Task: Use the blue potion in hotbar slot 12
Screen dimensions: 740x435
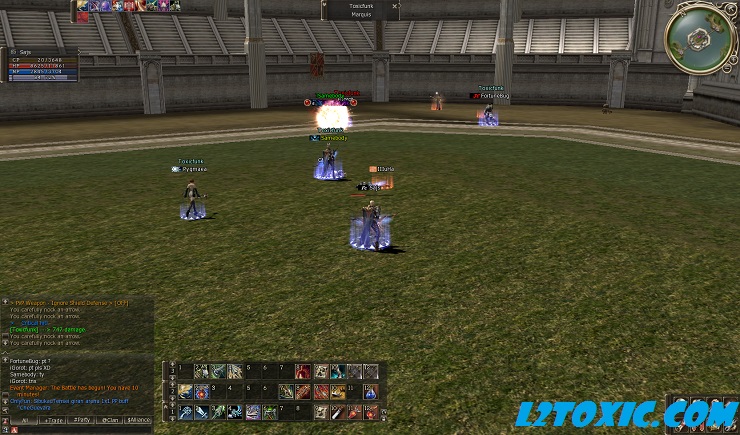Action: 371,391
